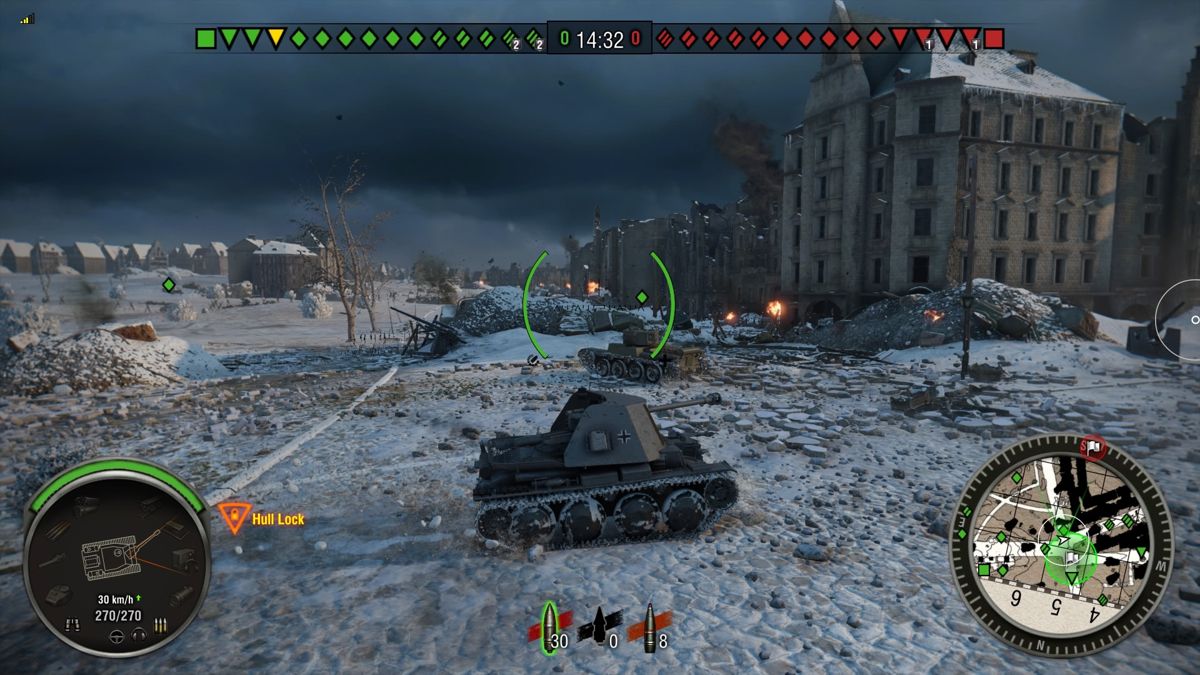Image resolution: width=1200 pixels, height=675 pixels.
Task: Select the red flag marker on the minimap
Action: click(x=1096, y=446)
